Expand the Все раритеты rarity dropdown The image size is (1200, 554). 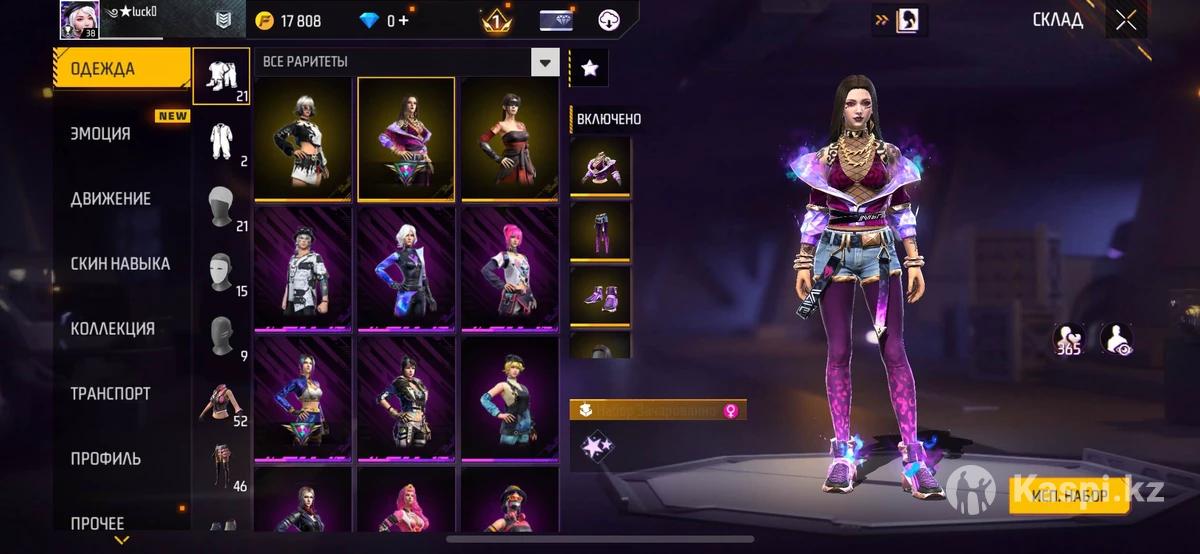(544, 63)
